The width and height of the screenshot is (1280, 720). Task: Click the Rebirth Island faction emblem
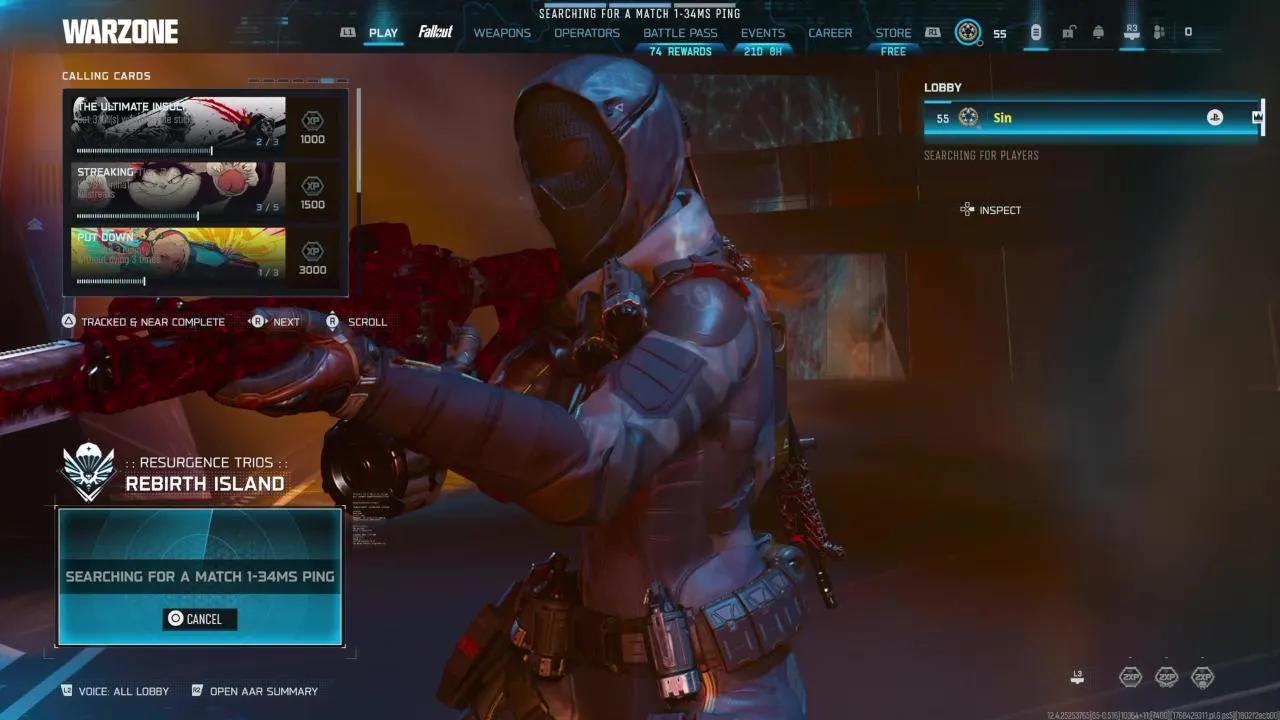pos(88,470)
